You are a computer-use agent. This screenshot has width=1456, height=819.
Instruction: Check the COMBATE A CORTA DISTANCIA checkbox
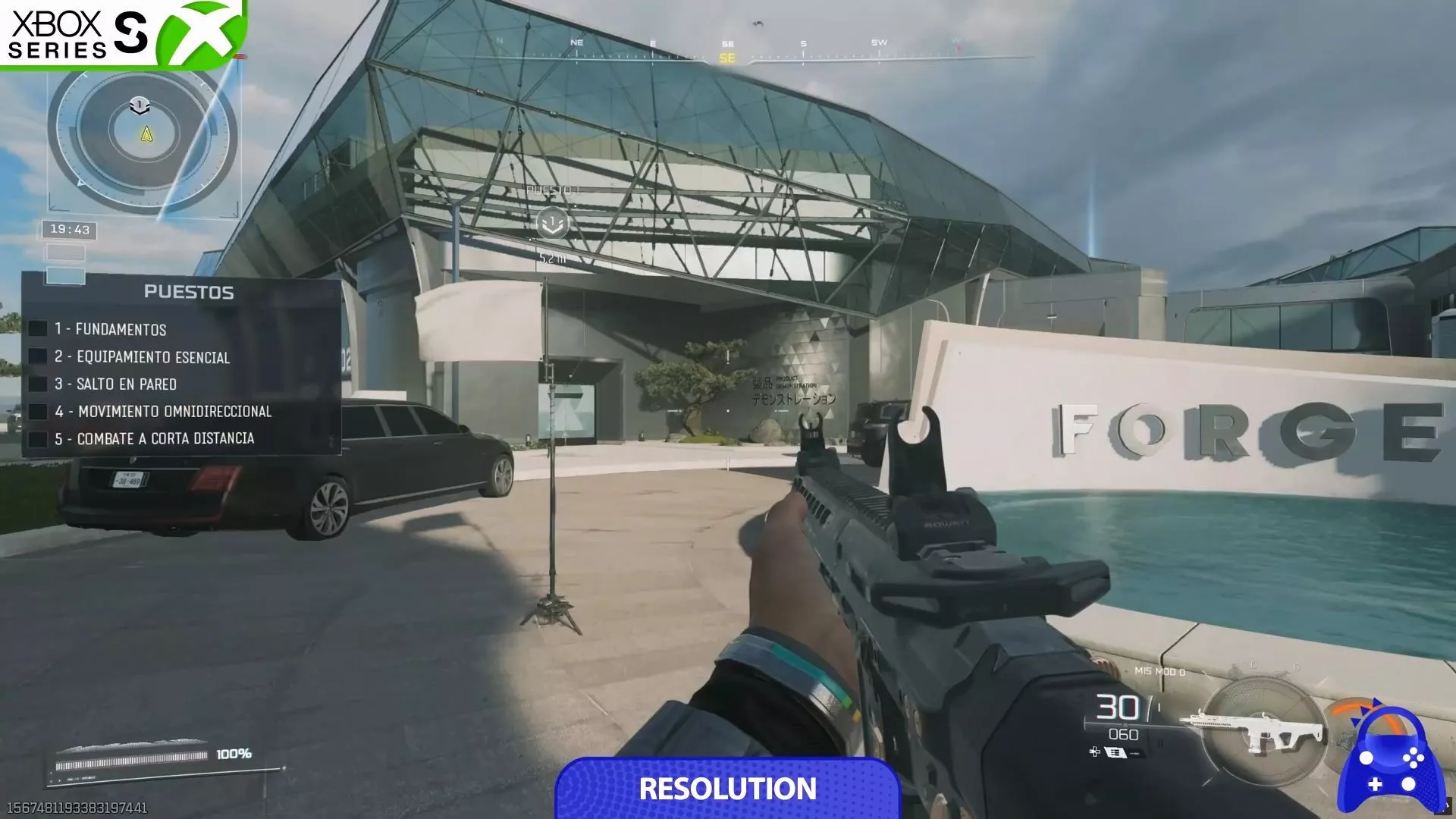coord(38,439)
